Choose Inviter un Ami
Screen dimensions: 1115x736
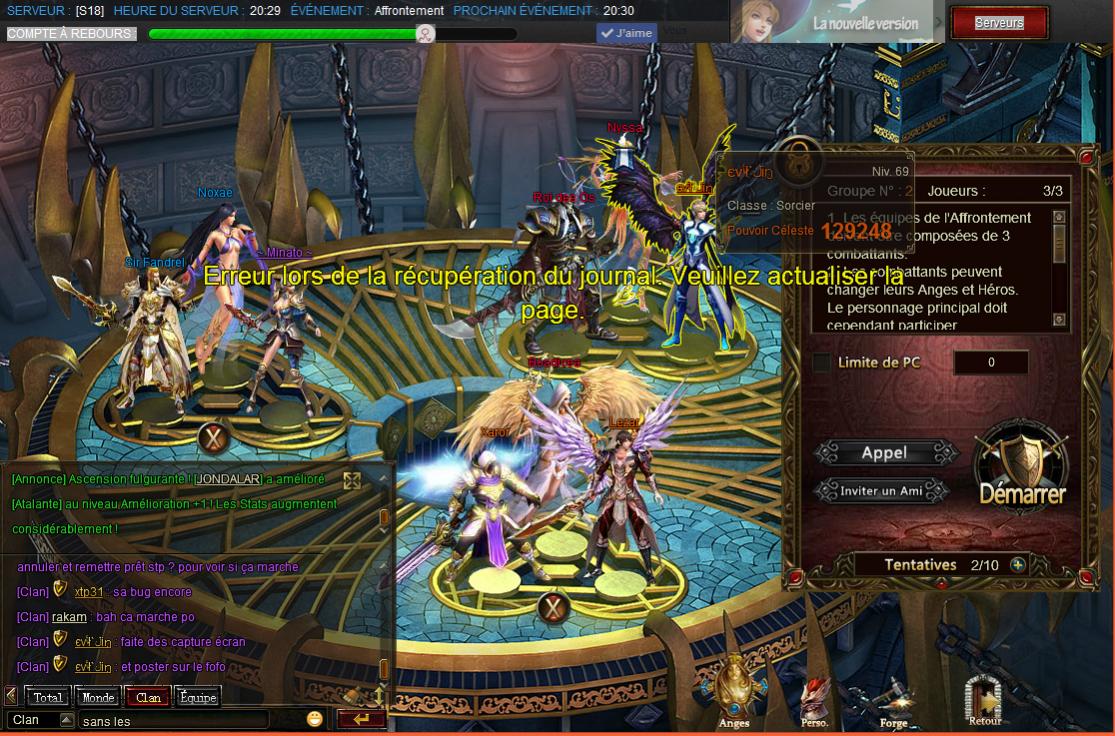tap(881, 491)
